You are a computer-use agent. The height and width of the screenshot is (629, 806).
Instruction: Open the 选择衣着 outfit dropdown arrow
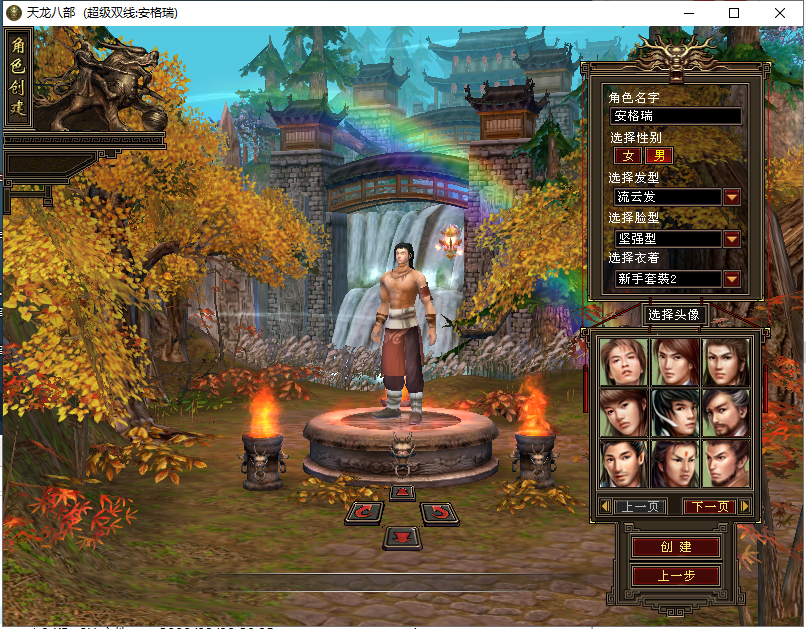click(732, 279)
